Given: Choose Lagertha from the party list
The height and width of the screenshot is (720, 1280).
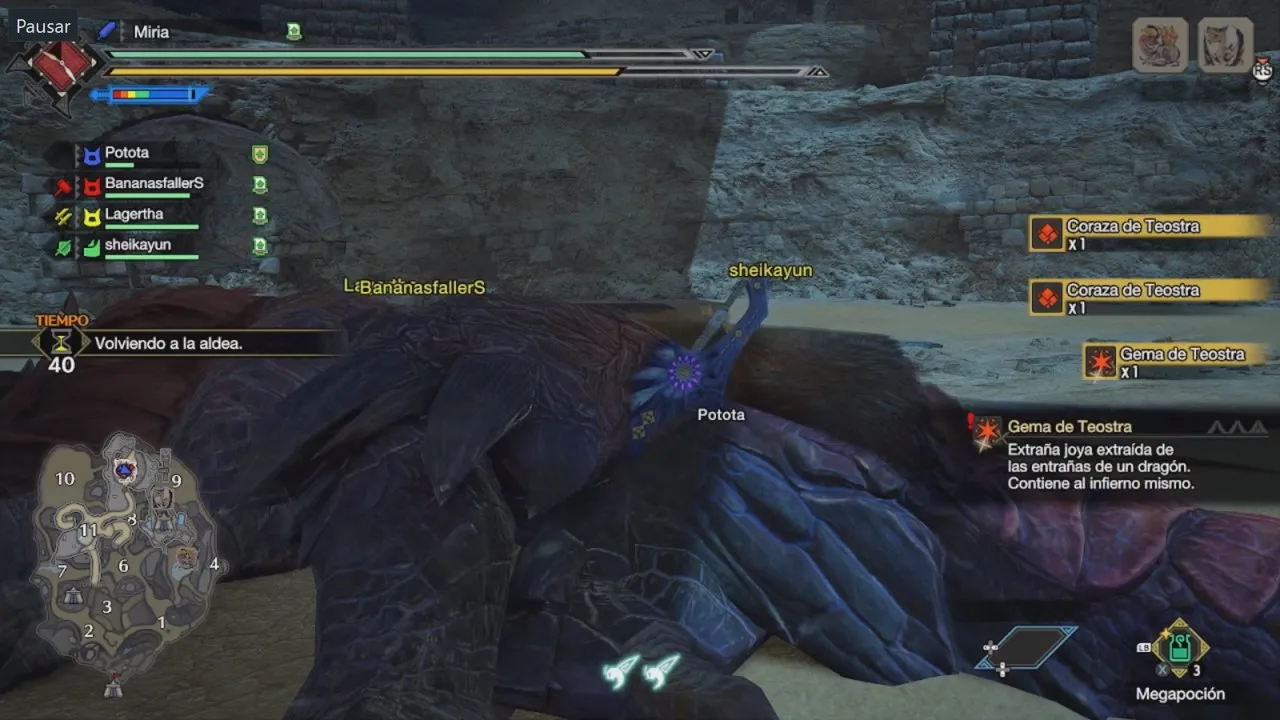Looking at the screenshot, I should [x=134, y=214].
